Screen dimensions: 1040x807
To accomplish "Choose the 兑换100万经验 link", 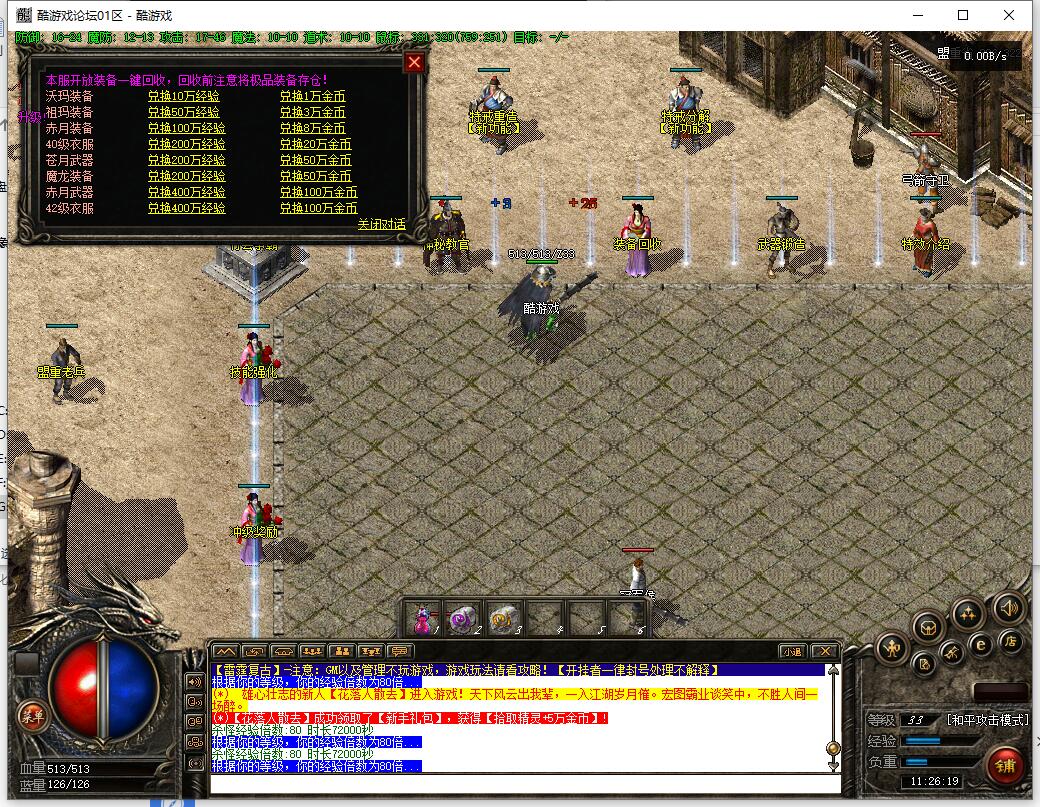I will click(186, 128).
